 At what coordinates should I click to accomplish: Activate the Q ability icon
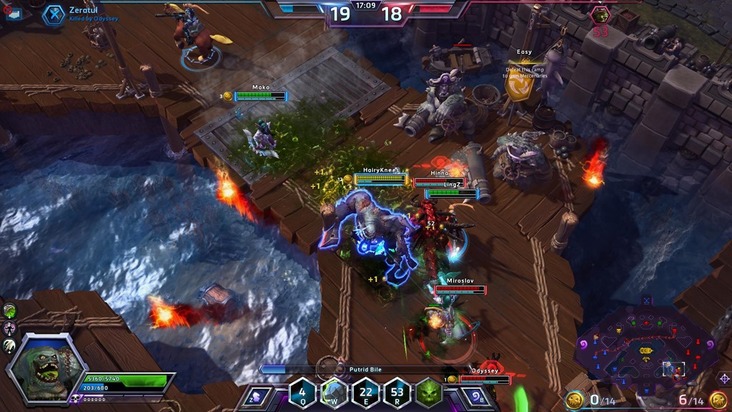tap(303, 392)
